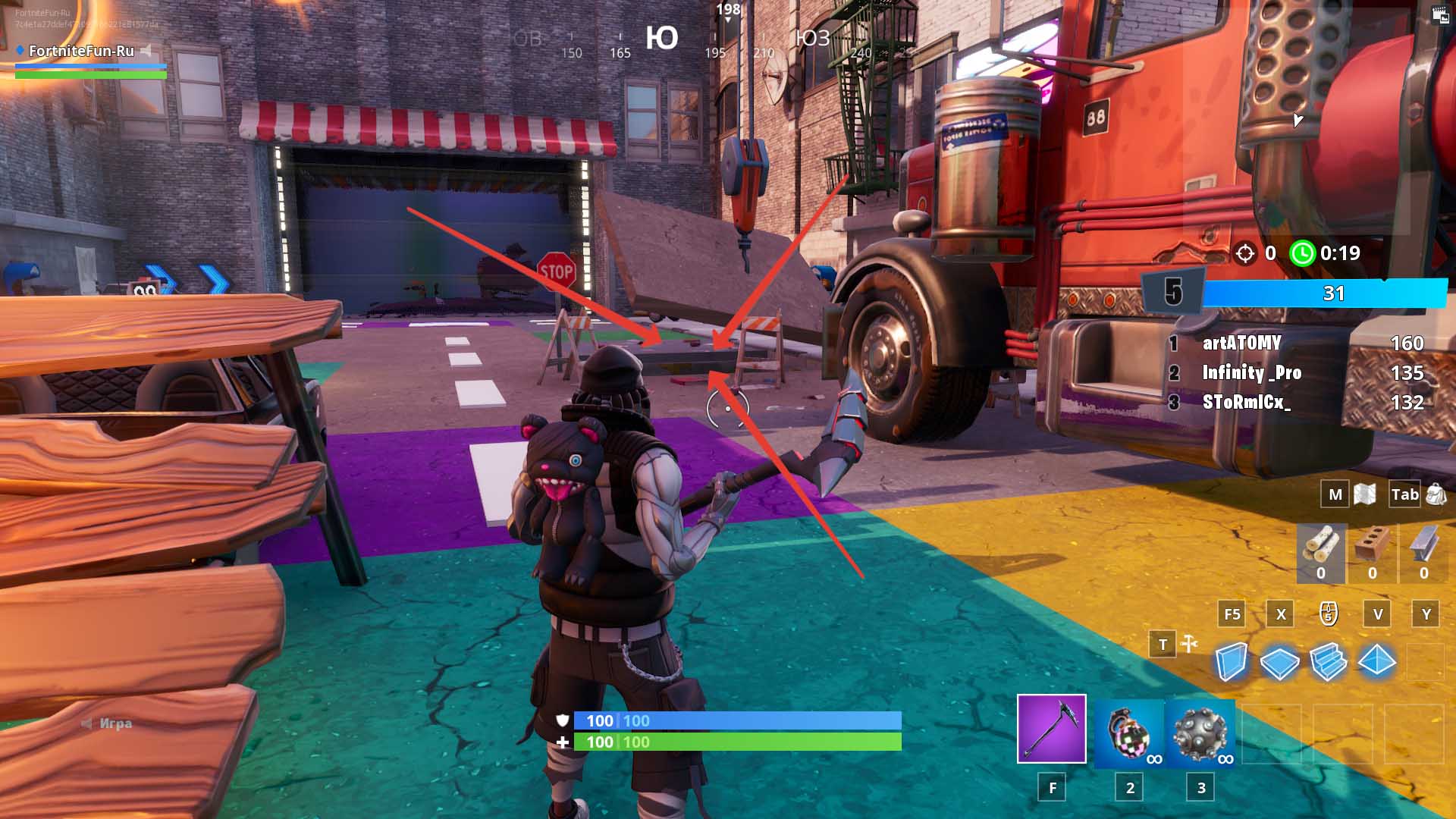Select the wood material slot
This screenshot has height=819, width=1456.
[x=1321, y=553]
